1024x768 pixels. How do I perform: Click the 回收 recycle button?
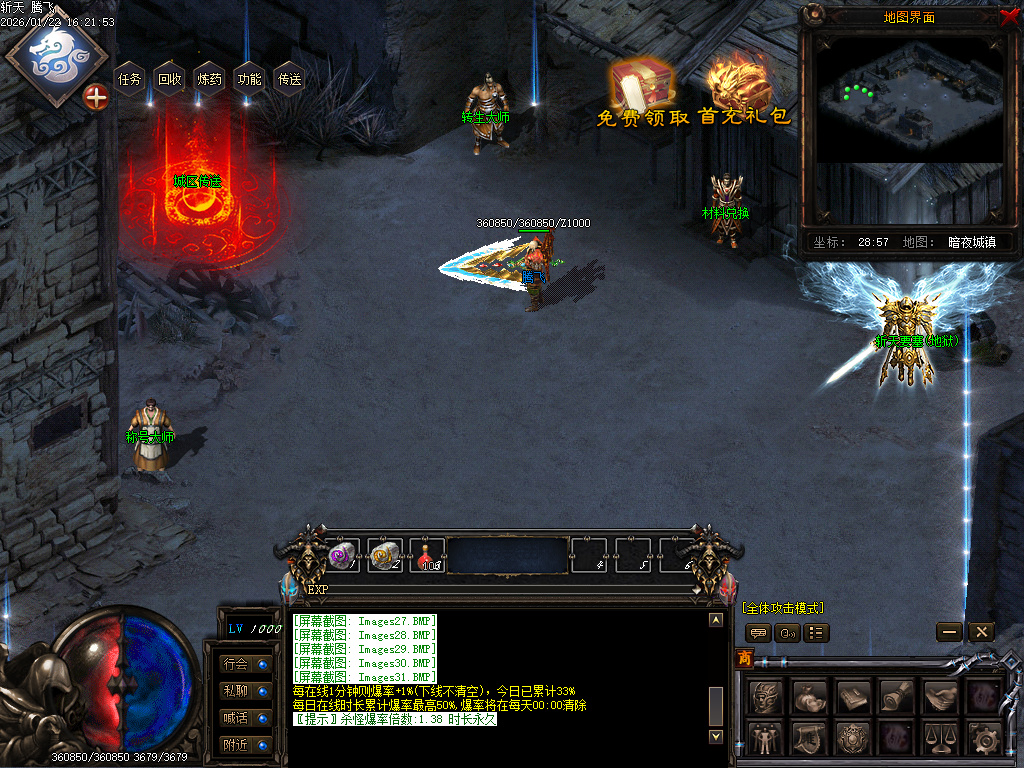[170, 79]
